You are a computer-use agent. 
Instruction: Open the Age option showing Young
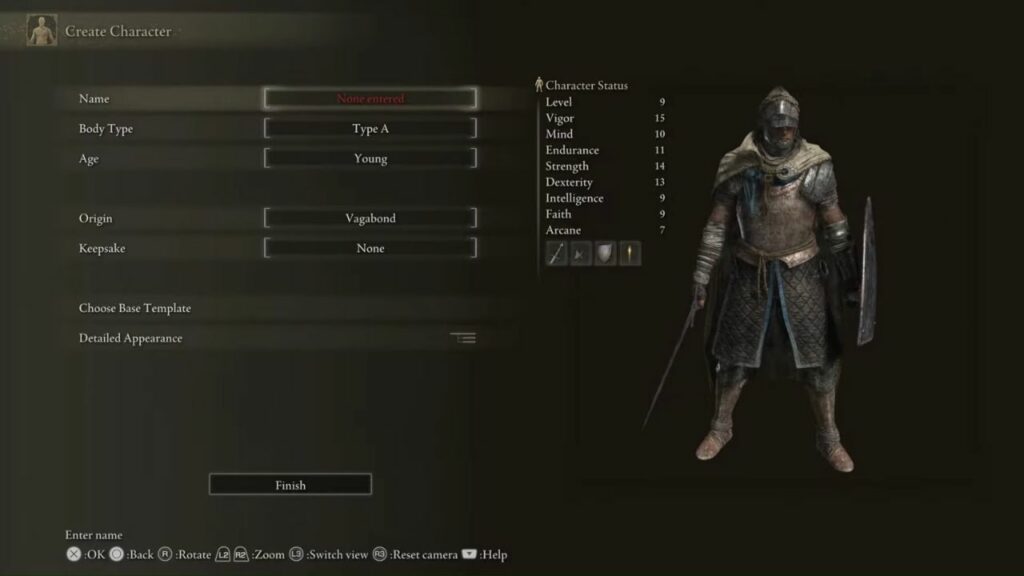370,159
